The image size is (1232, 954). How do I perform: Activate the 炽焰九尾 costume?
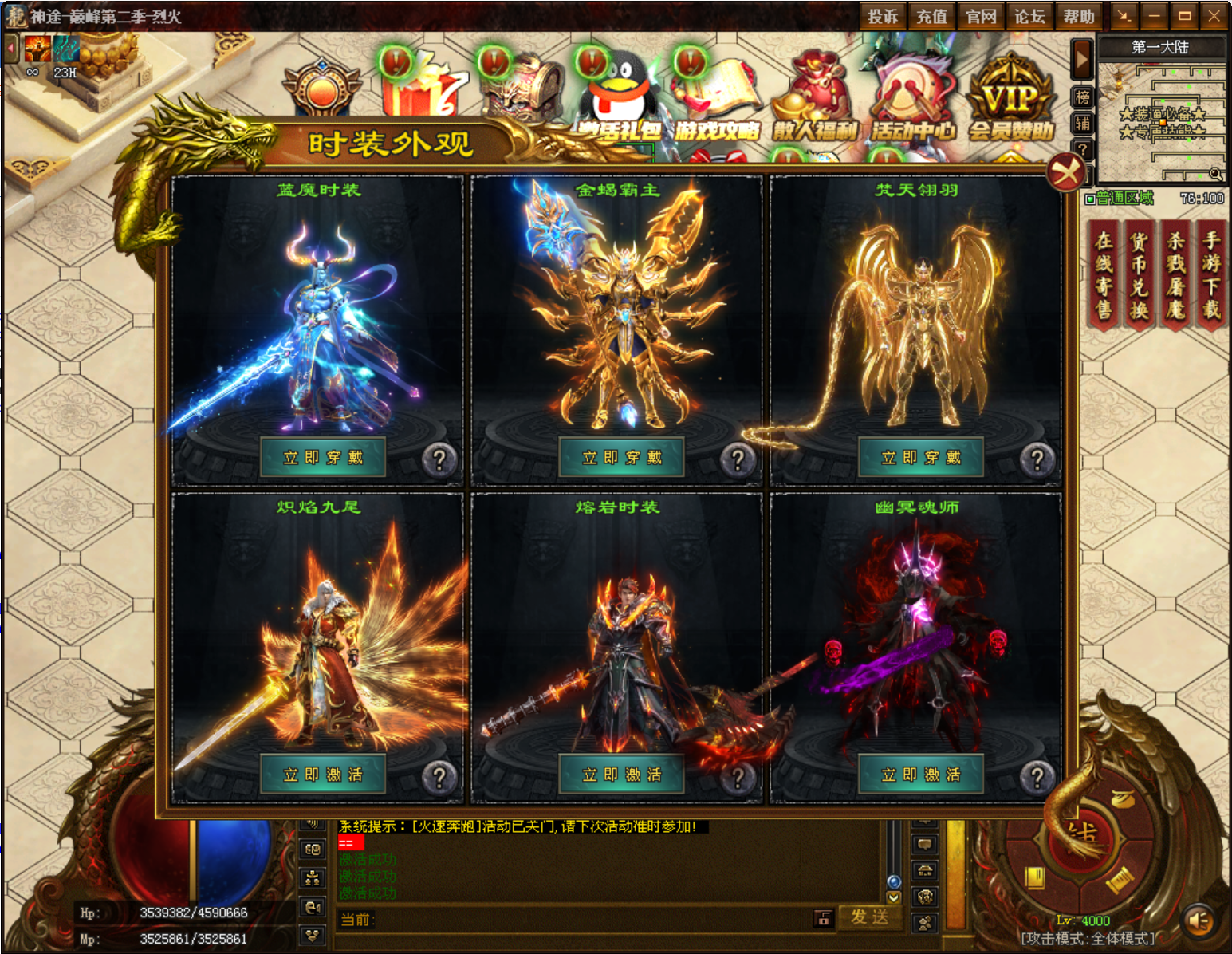pyautogui.click(x=323, y=774)
